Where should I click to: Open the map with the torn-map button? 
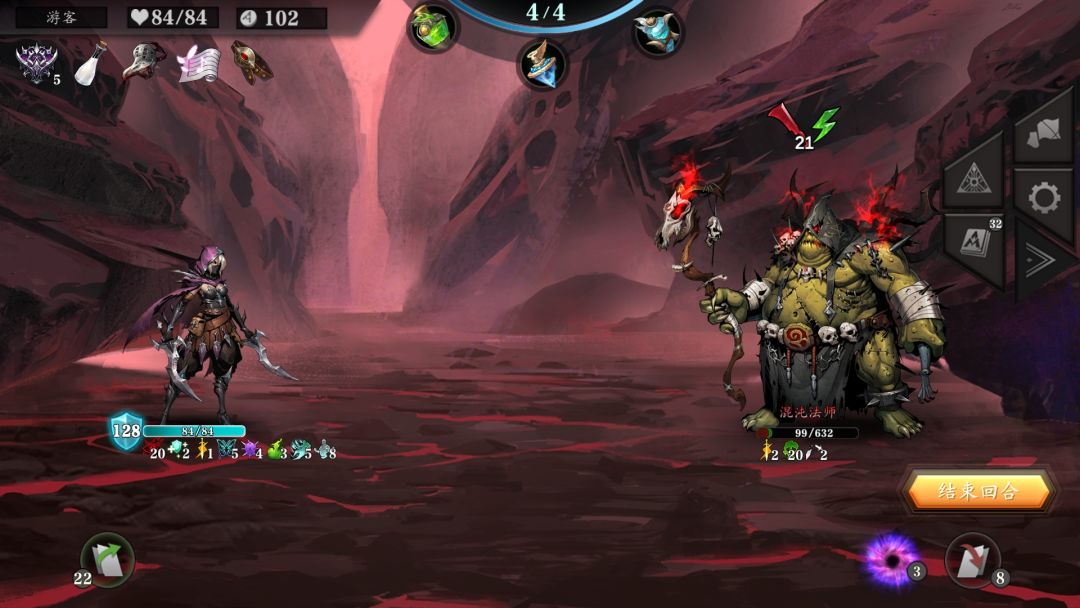(x=1042, y=130)
